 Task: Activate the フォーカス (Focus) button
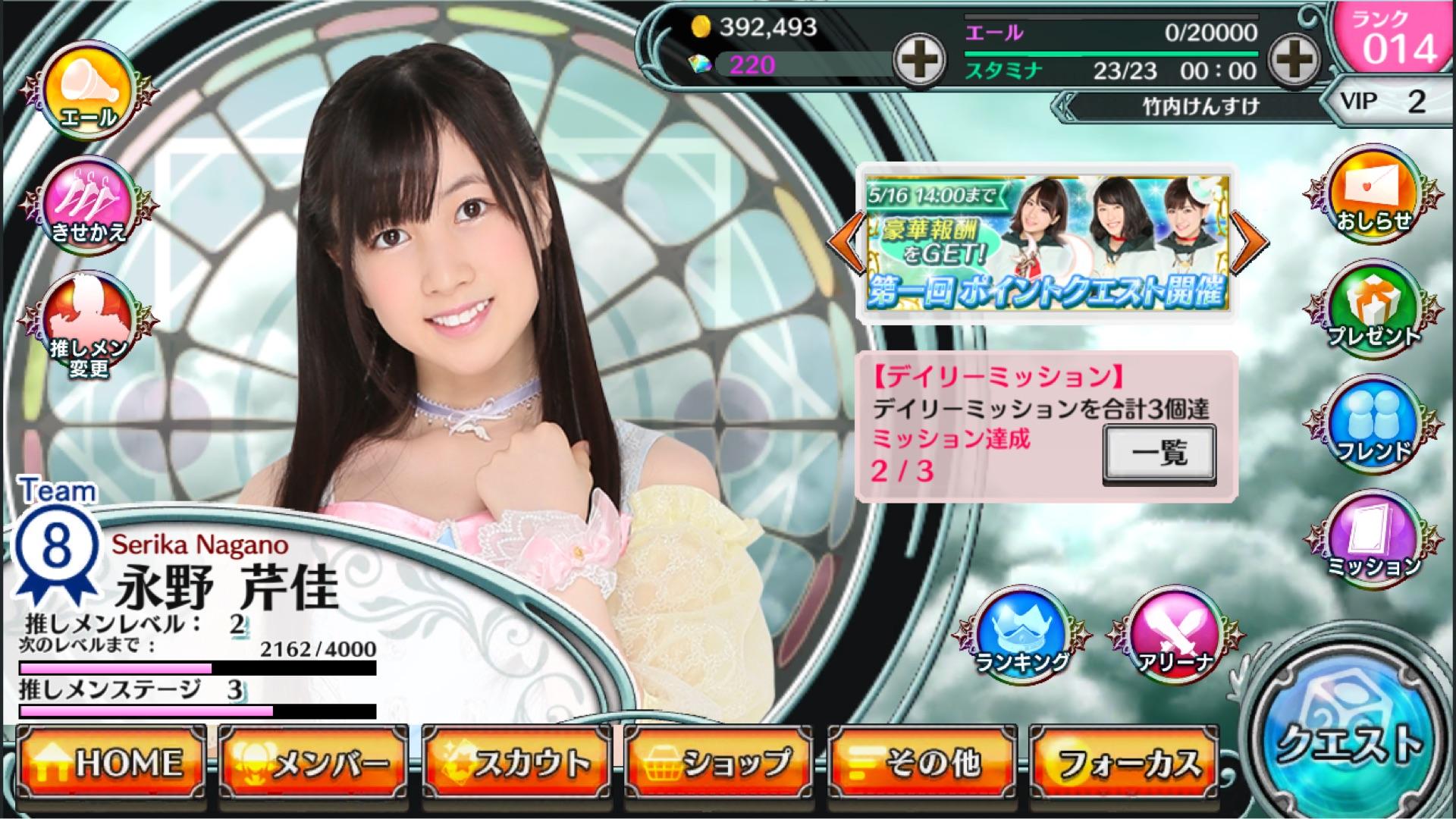[x=1125, y=764]
